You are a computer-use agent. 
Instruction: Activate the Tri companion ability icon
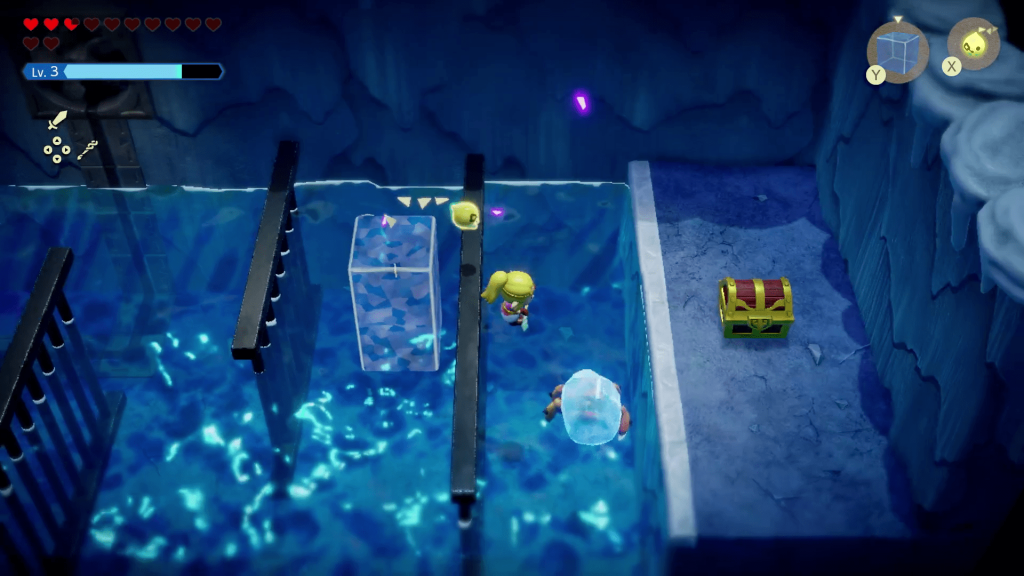click(x=973, y=44)
